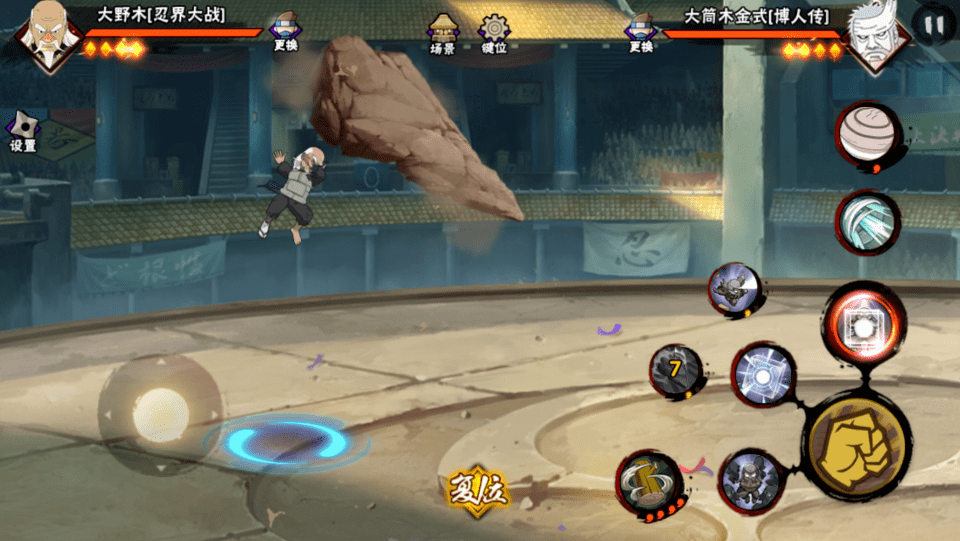Viewport: 960px width, 541px height.
Task: Tap 更换 next to 大野木
Action: [285, 33]
